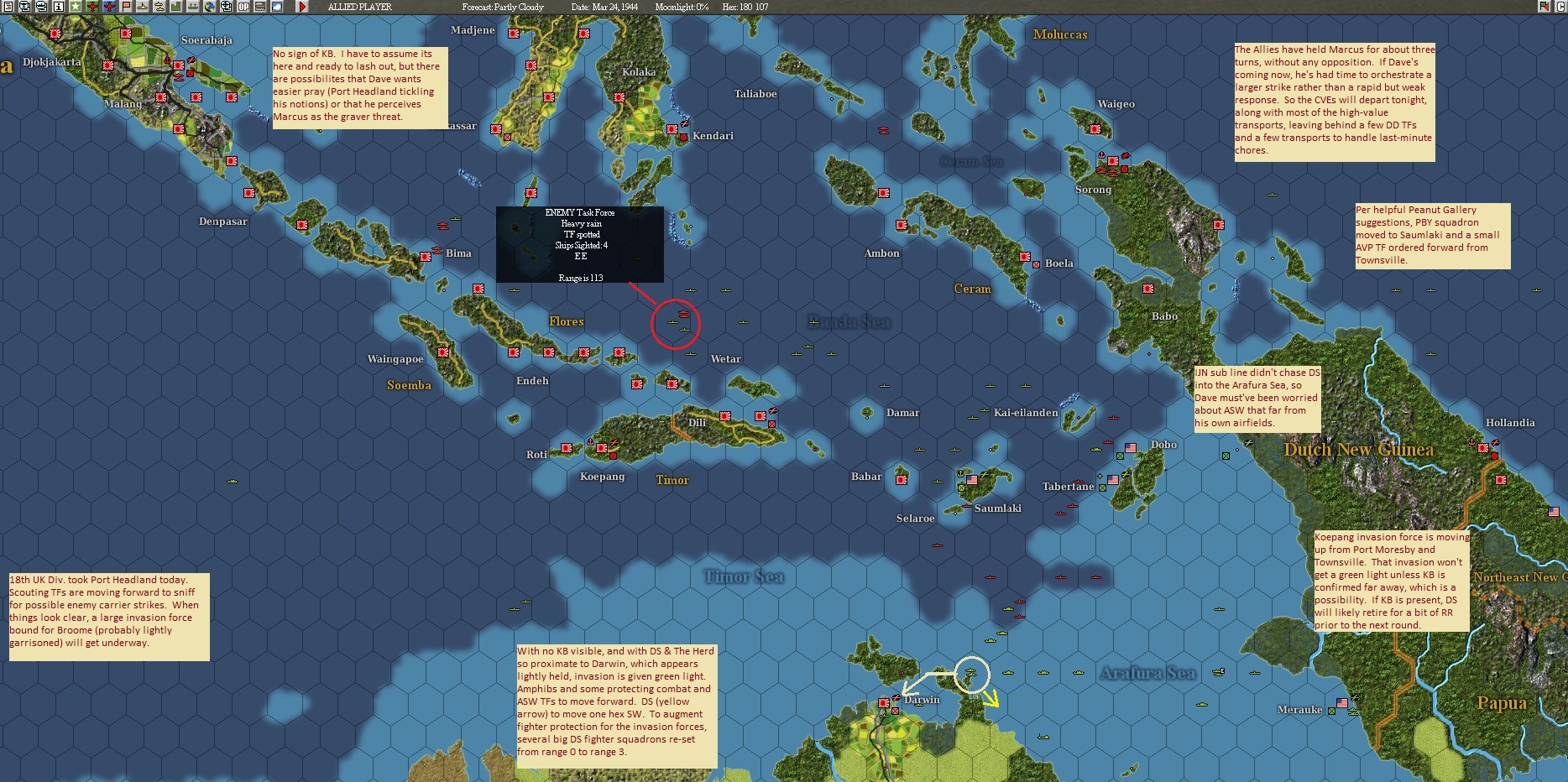Select the green aircraft icon on the toolbar
The width and height of the screenshot is (1568, 782).
coord(92,8)
